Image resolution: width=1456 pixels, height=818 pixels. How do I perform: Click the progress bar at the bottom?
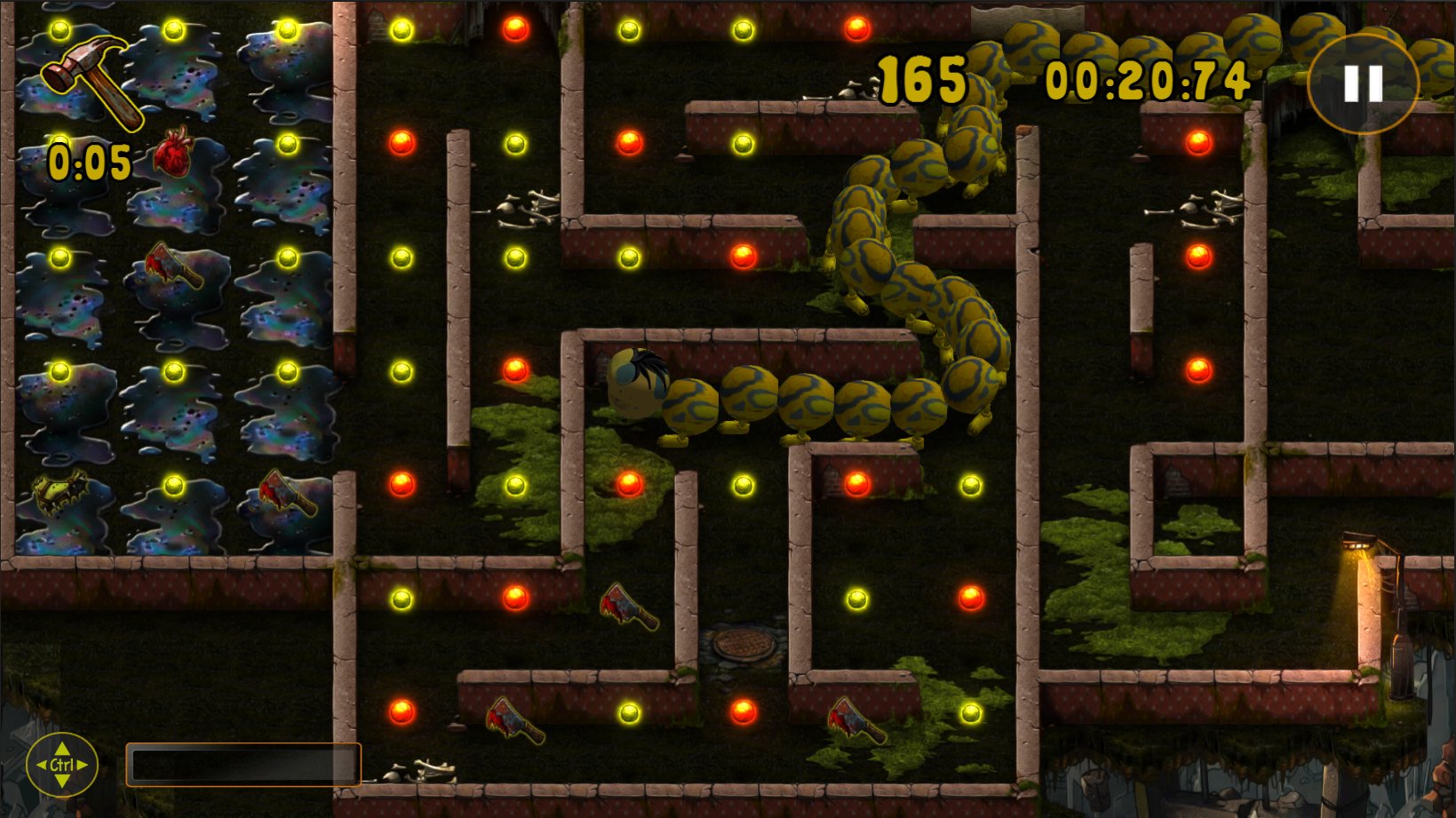[x=244, y=765]
